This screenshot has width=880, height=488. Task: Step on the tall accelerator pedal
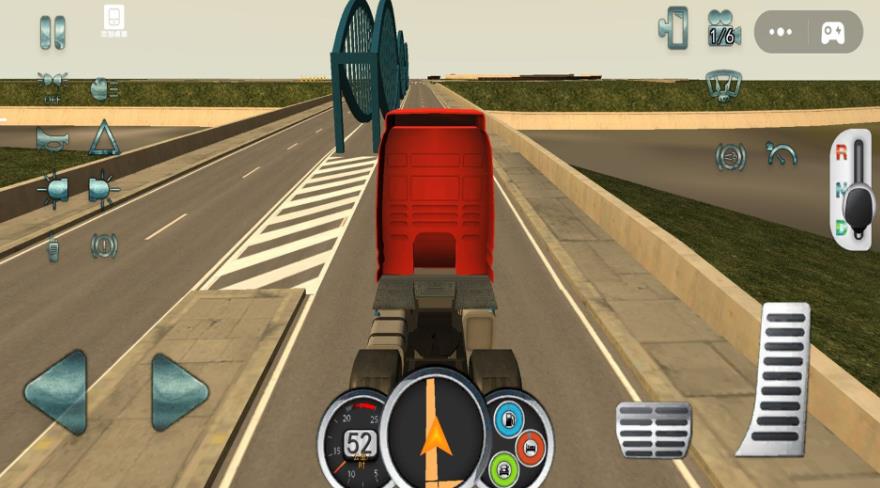coord(776,380)
